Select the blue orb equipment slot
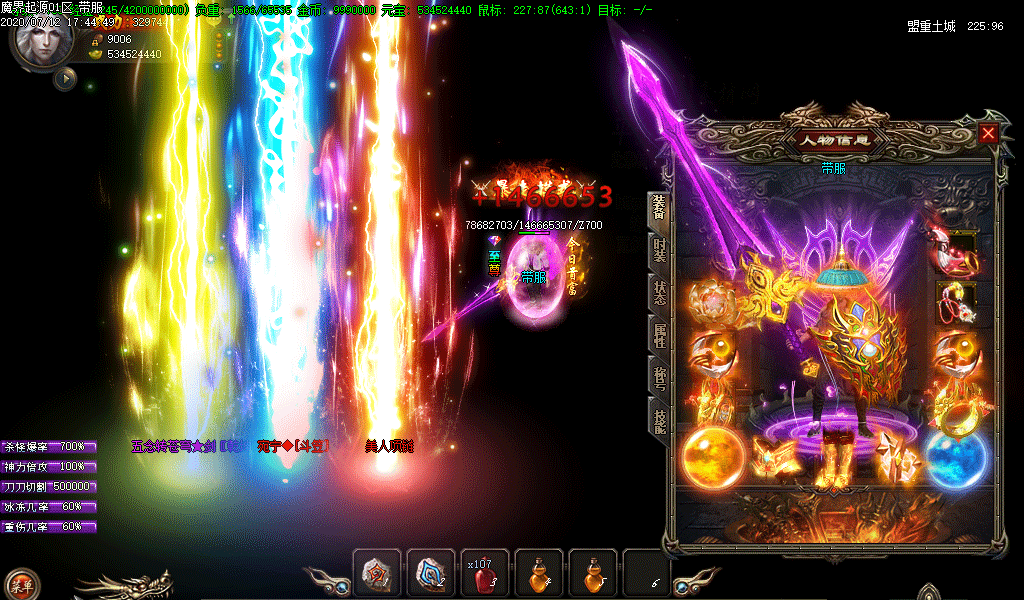1024x600 pixels. point(955,458)
